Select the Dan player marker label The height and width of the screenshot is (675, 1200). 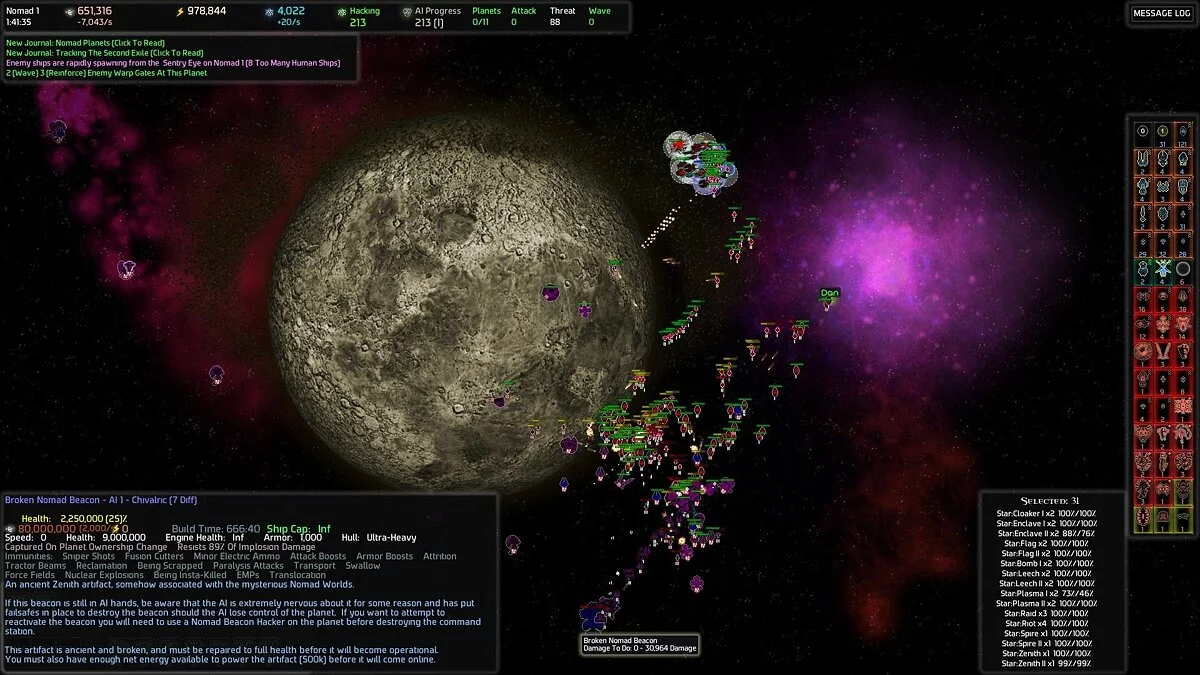(x=829, y=293)
